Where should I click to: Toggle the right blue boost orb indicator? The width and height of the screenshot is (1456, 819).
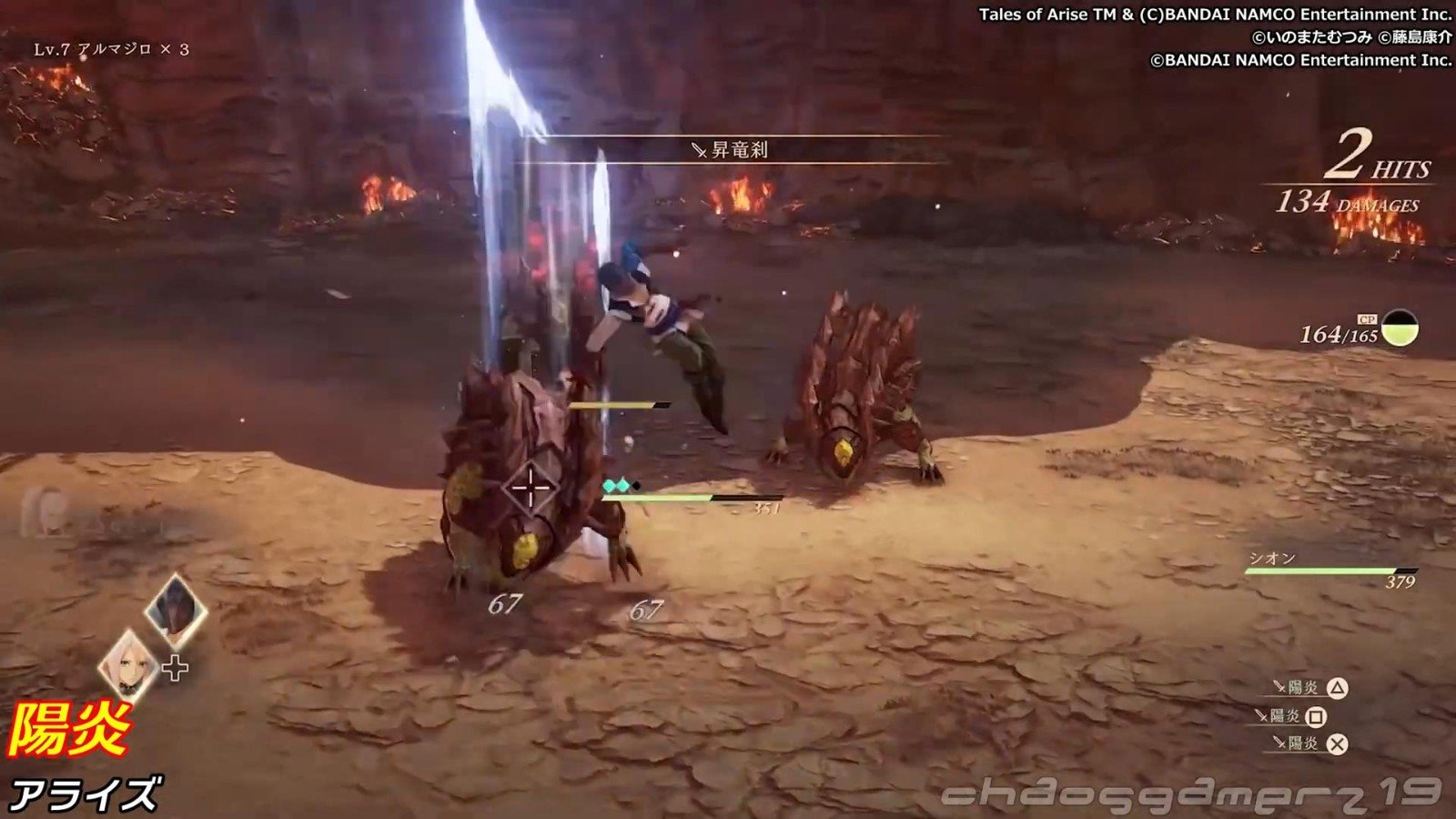point(622,486)
